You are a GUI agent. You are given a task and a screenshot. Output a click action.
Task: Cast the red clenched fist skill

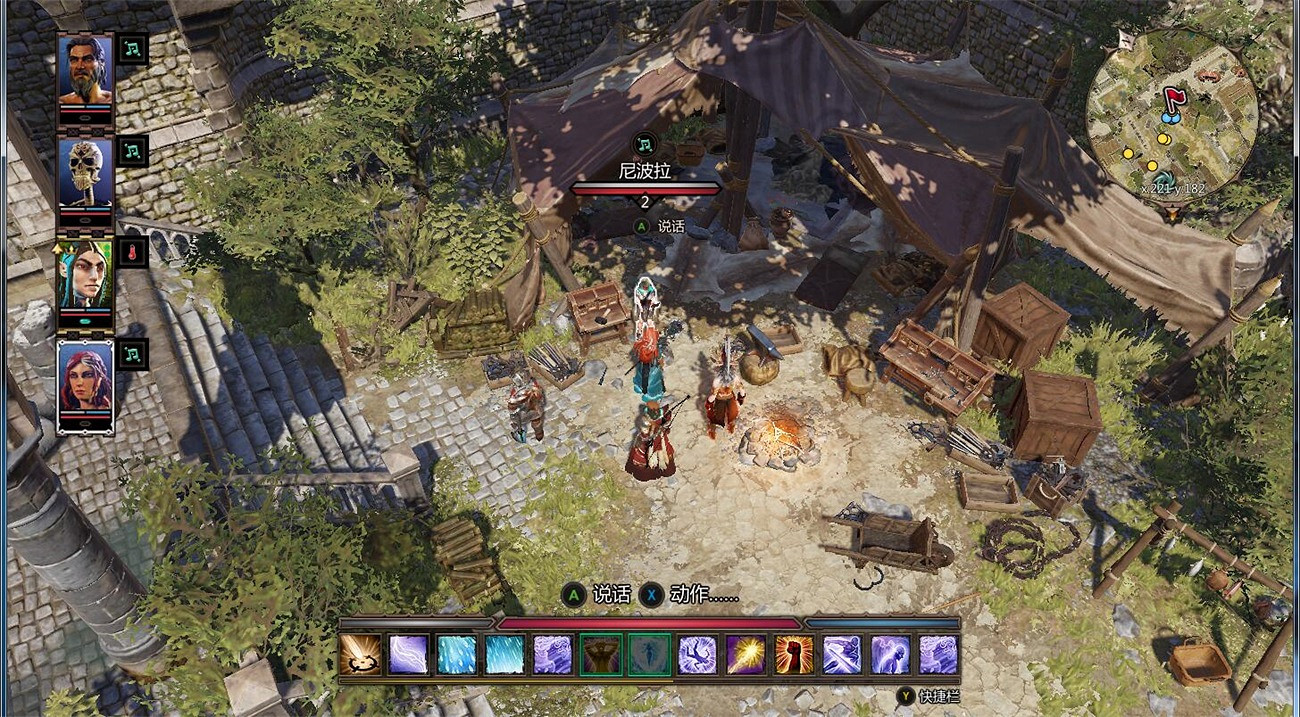point(793,655)
